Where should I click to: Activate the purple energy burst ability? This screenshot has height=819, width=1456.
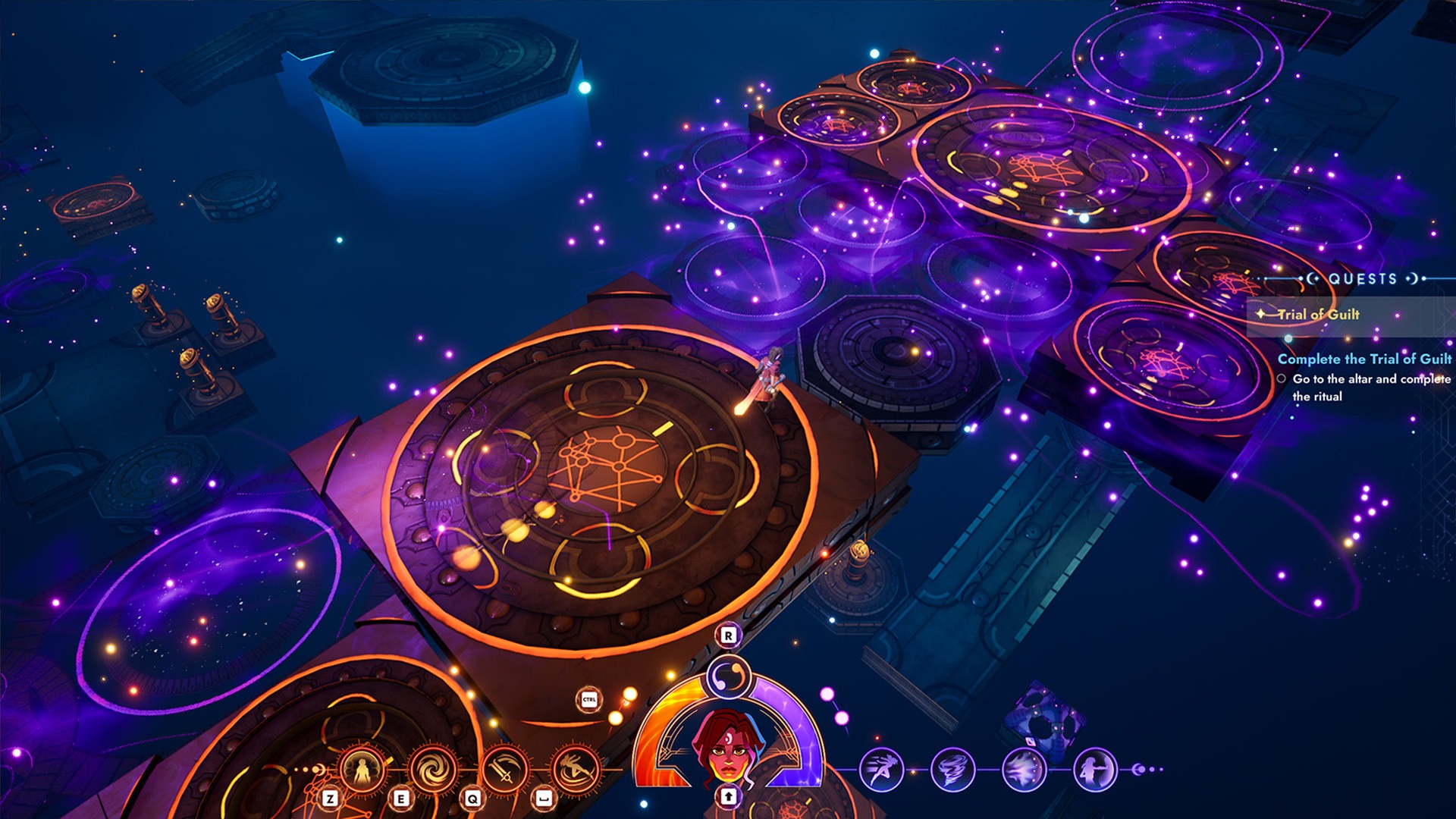coord(1024,770)
